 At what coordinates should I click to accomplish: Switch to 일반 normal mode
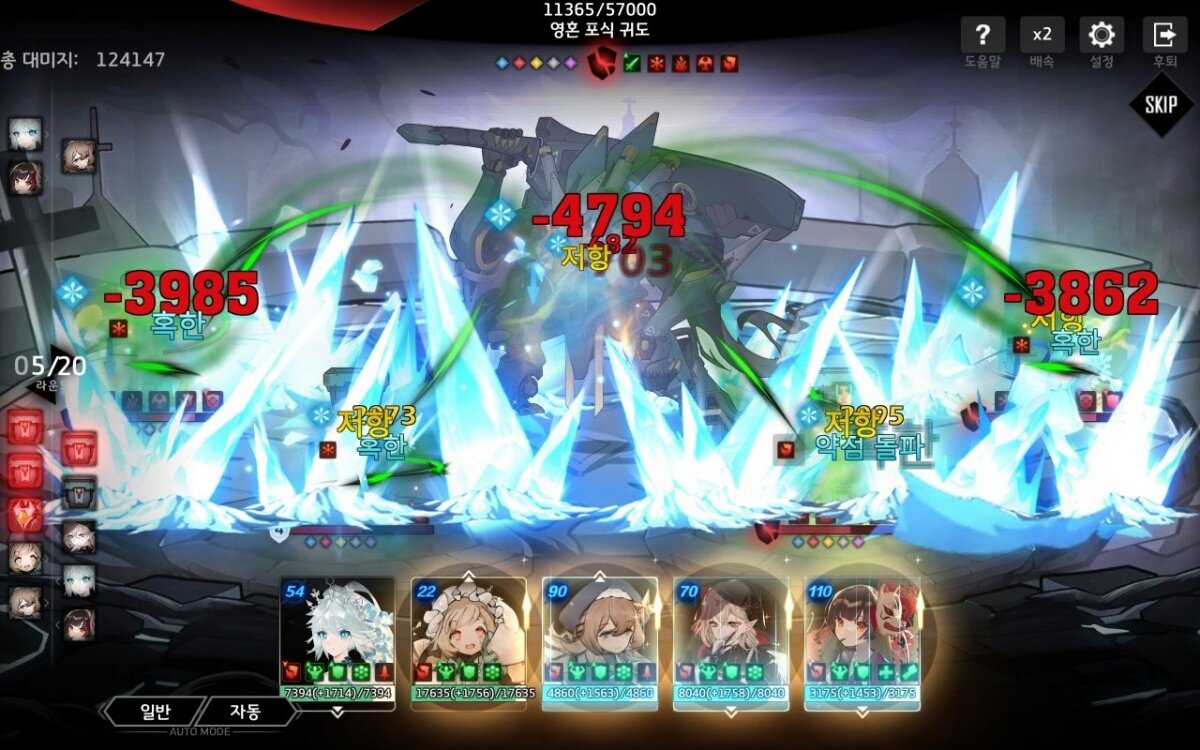(x=157, y=712)
